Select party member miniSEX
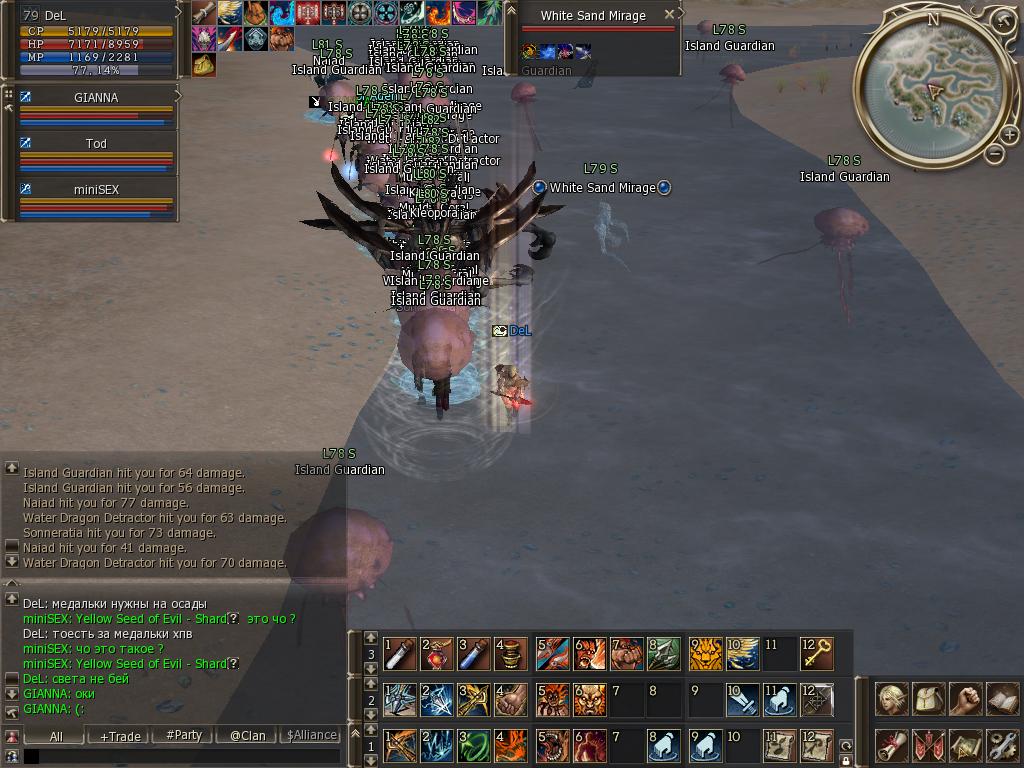 coord(96,190)
